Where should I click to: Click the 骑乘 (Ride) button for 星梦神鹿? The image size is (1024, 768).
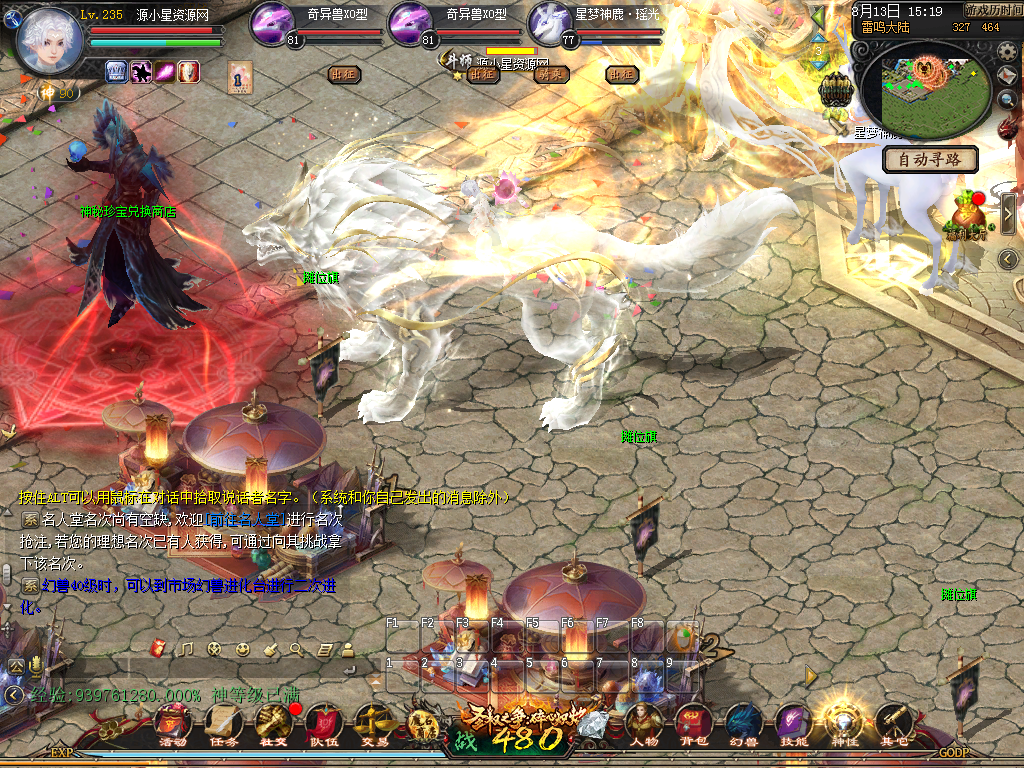tap(552, 74)
